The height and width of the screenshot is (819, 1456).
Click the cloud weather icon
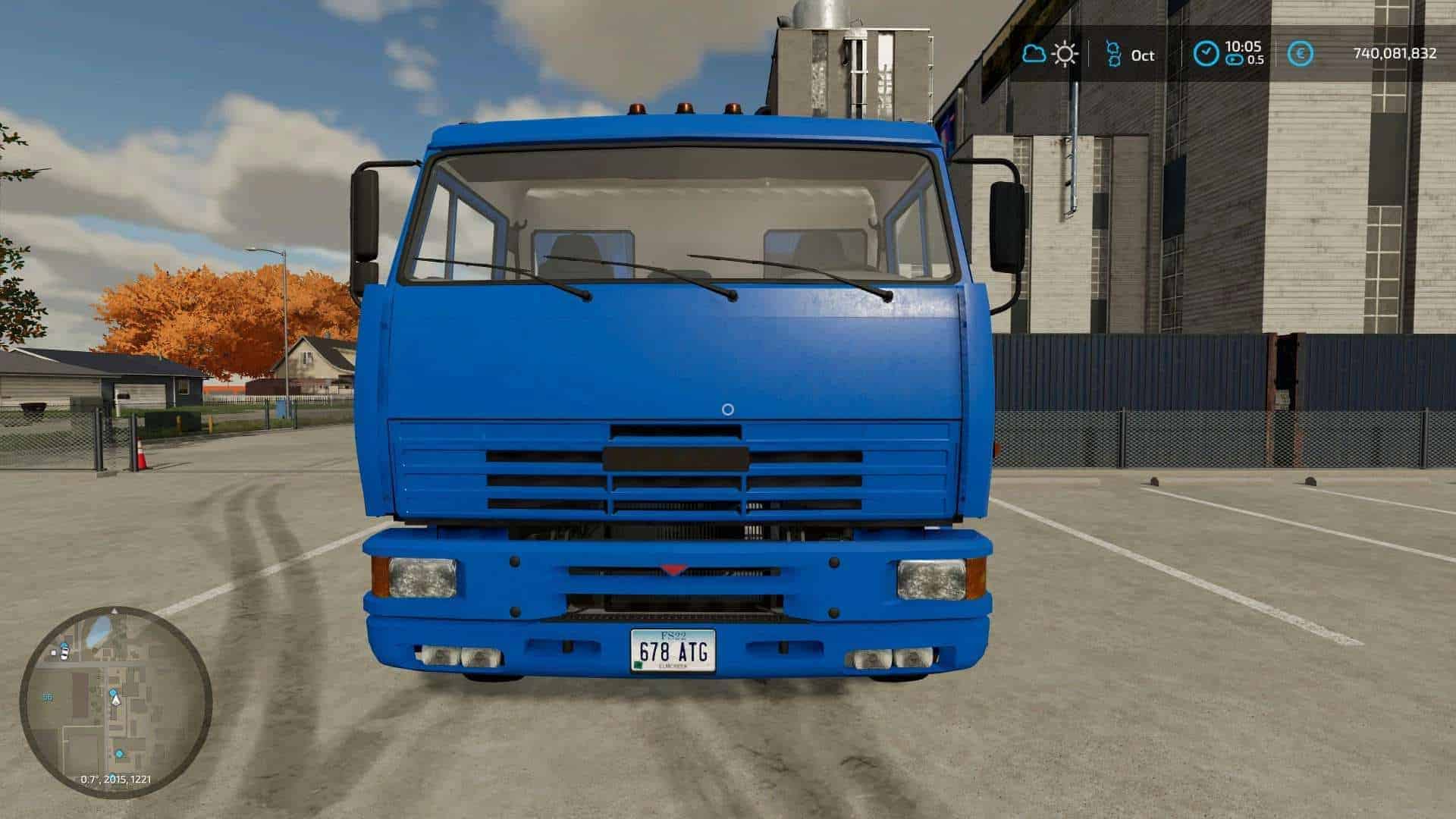tap(1034, 54)
